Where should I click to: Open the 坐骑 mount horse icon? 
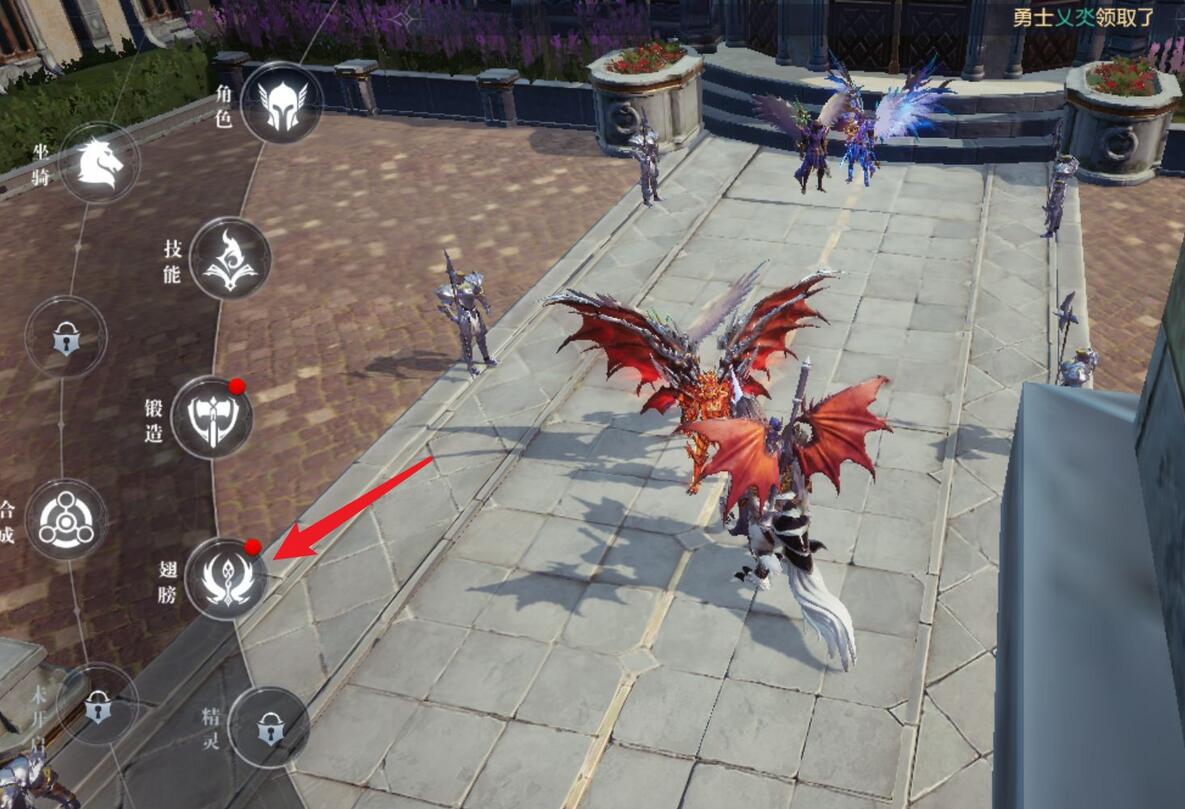click(x=99, y=163)
